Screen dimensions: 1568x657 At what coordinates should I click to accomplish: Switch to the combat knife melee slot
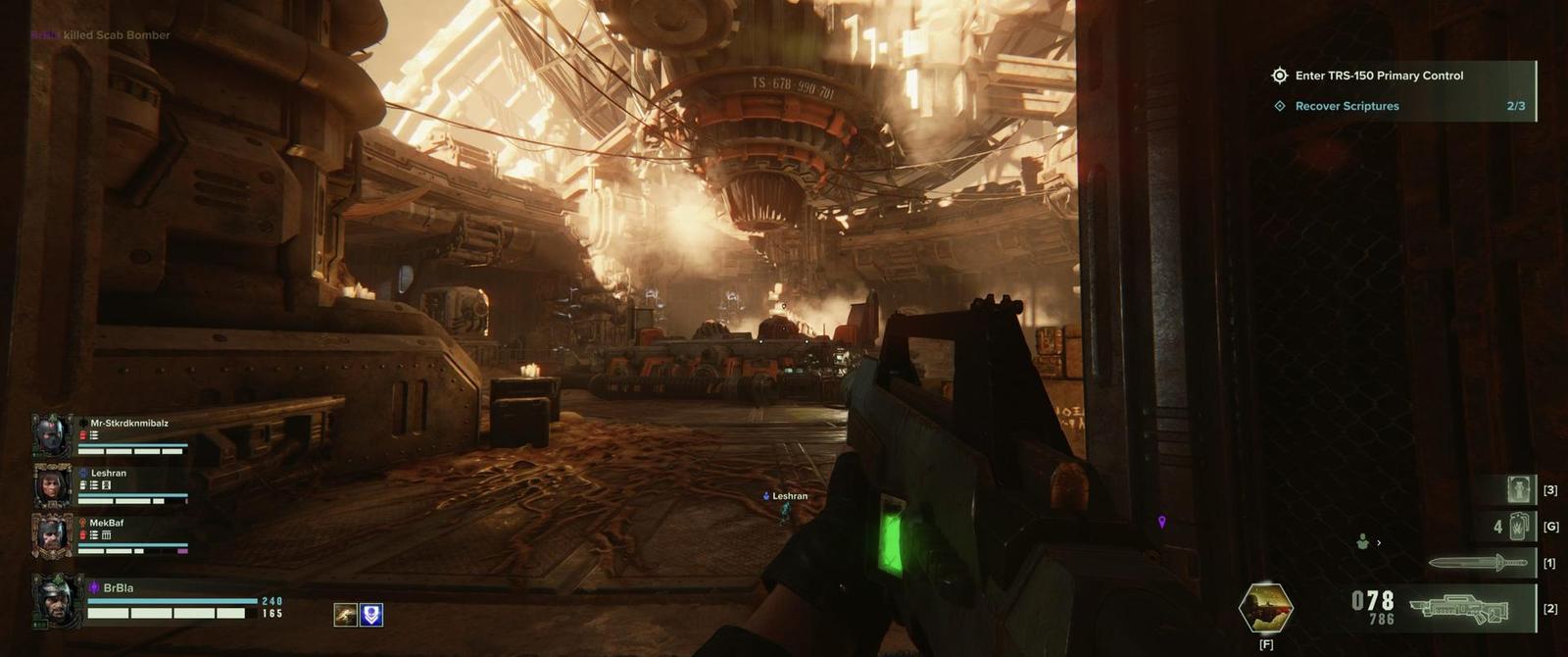pos(1478,563)
